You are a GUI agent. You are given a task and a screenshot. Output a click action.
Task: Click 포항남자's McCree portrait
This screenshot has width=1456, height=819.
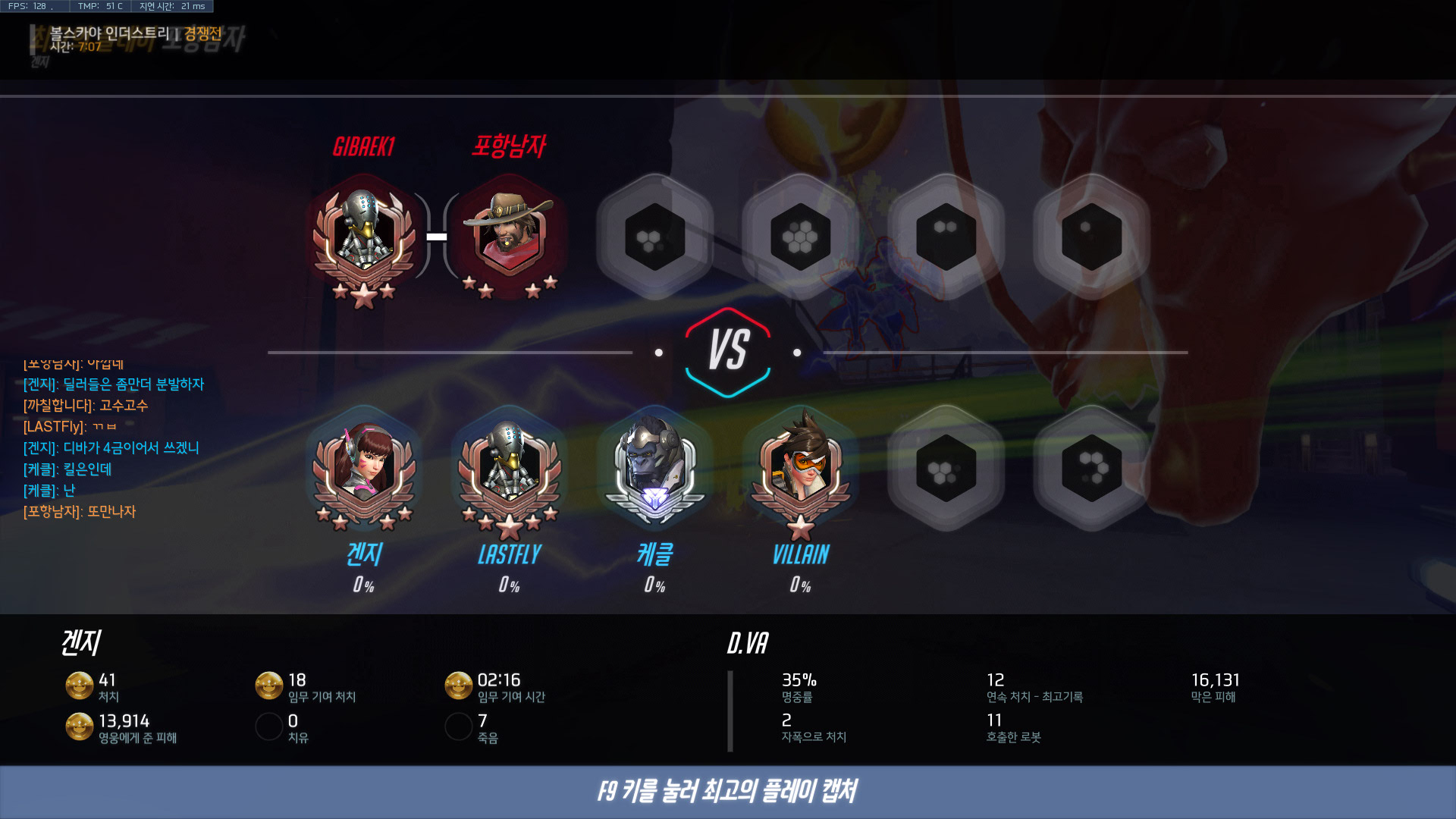click(510, 237)
